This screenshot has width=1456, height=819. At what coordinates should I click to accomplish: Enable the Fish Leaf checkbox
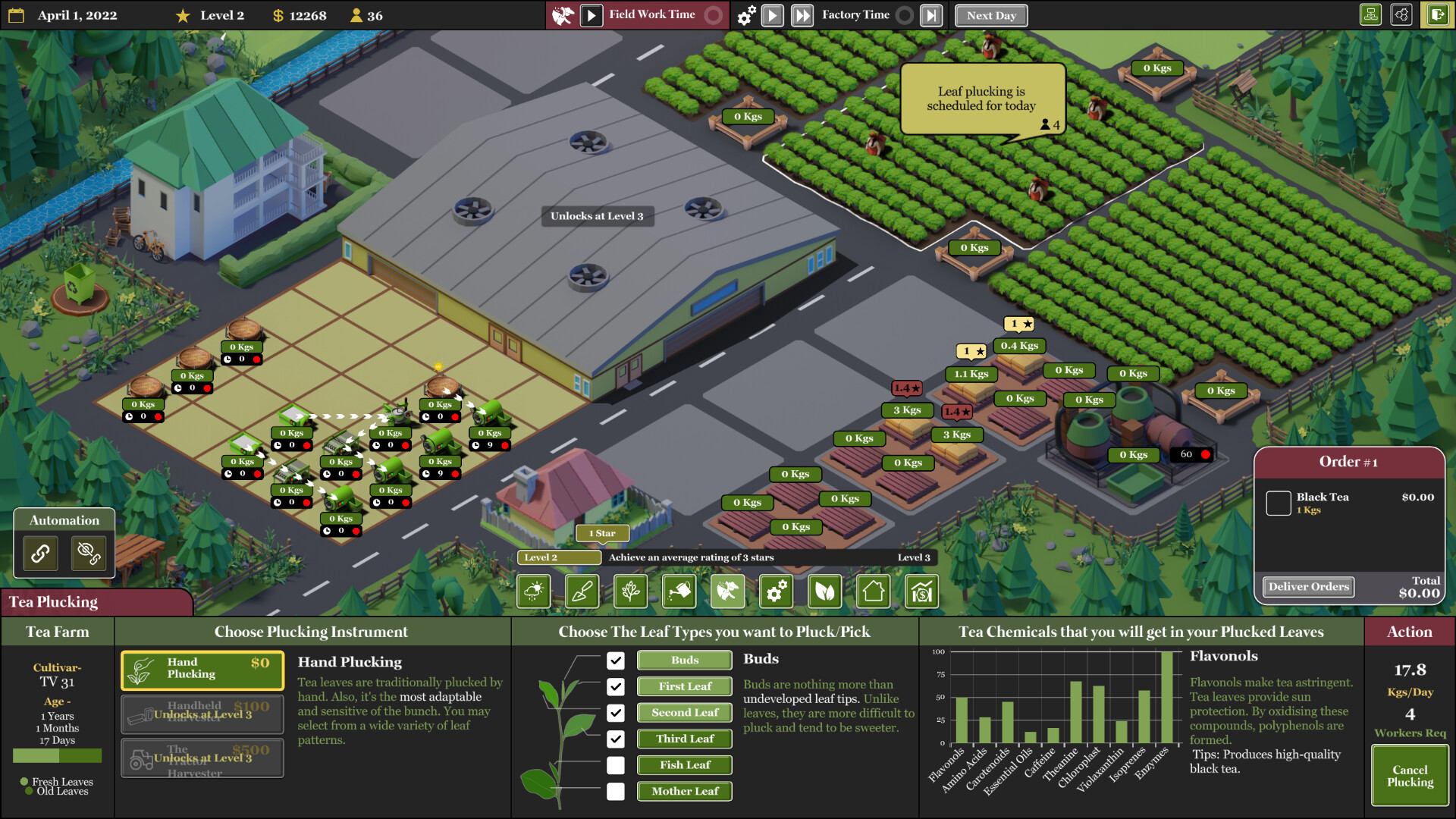tap(616, 765)
